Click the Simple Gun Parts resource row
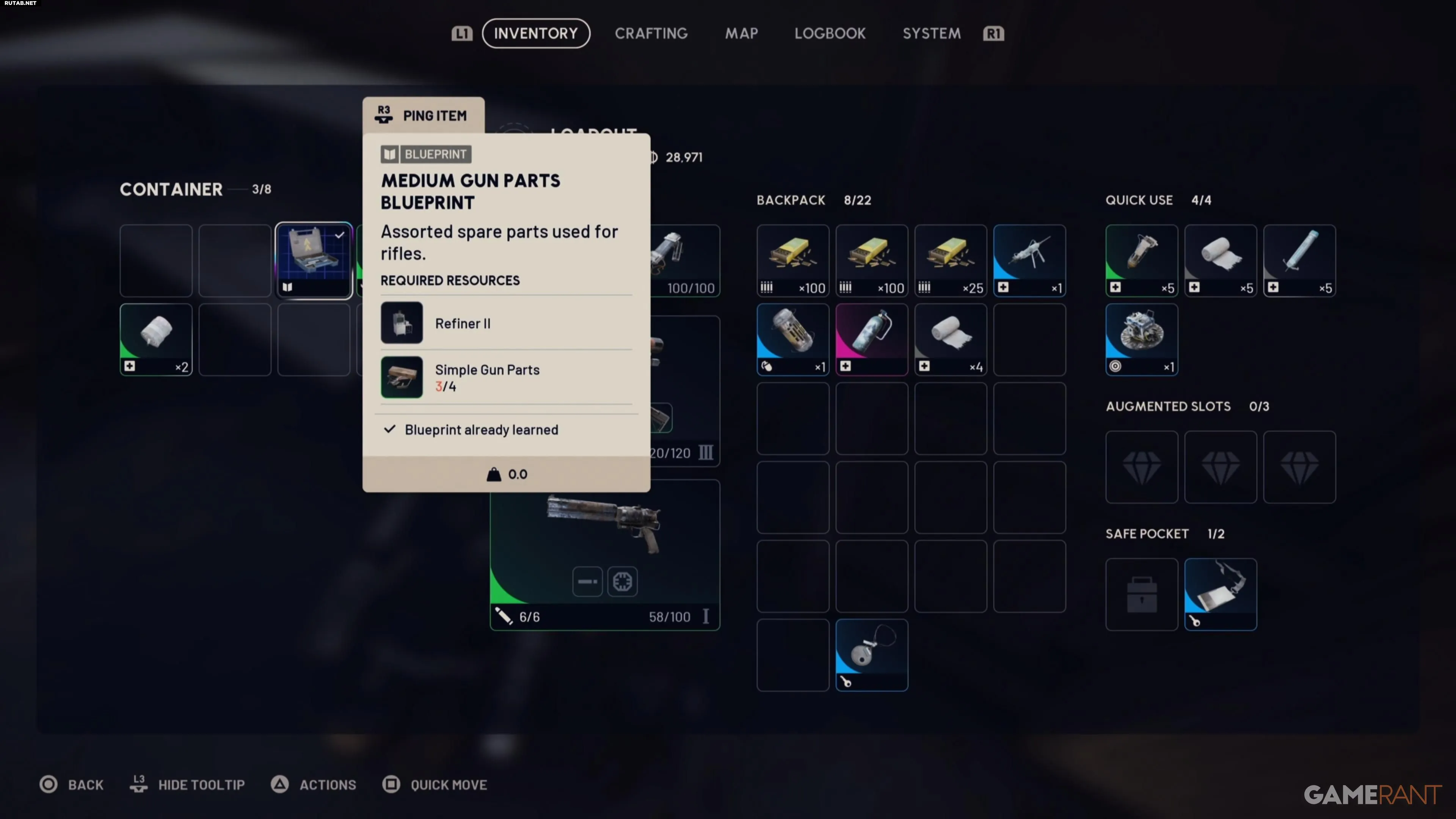Screen dimensions: 1456x819 (x=506, y=378)
